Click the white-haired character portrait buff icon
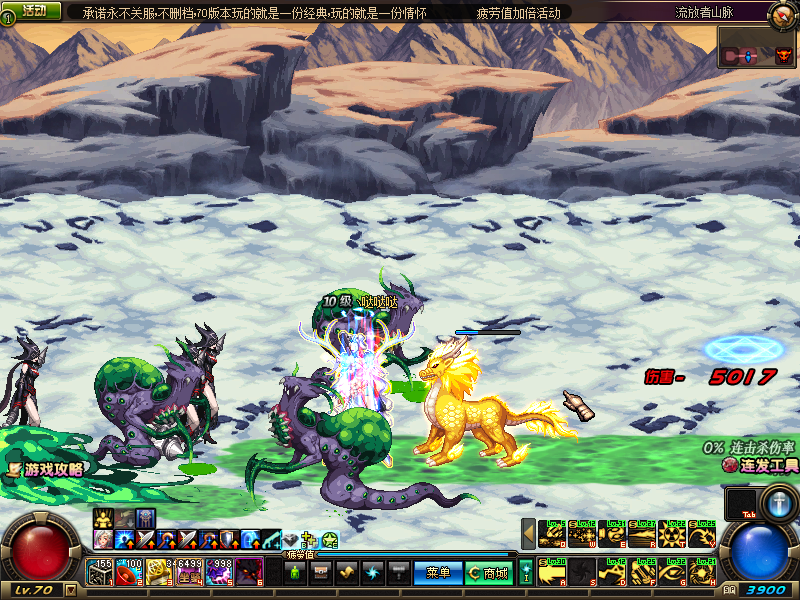 [103, 540]
